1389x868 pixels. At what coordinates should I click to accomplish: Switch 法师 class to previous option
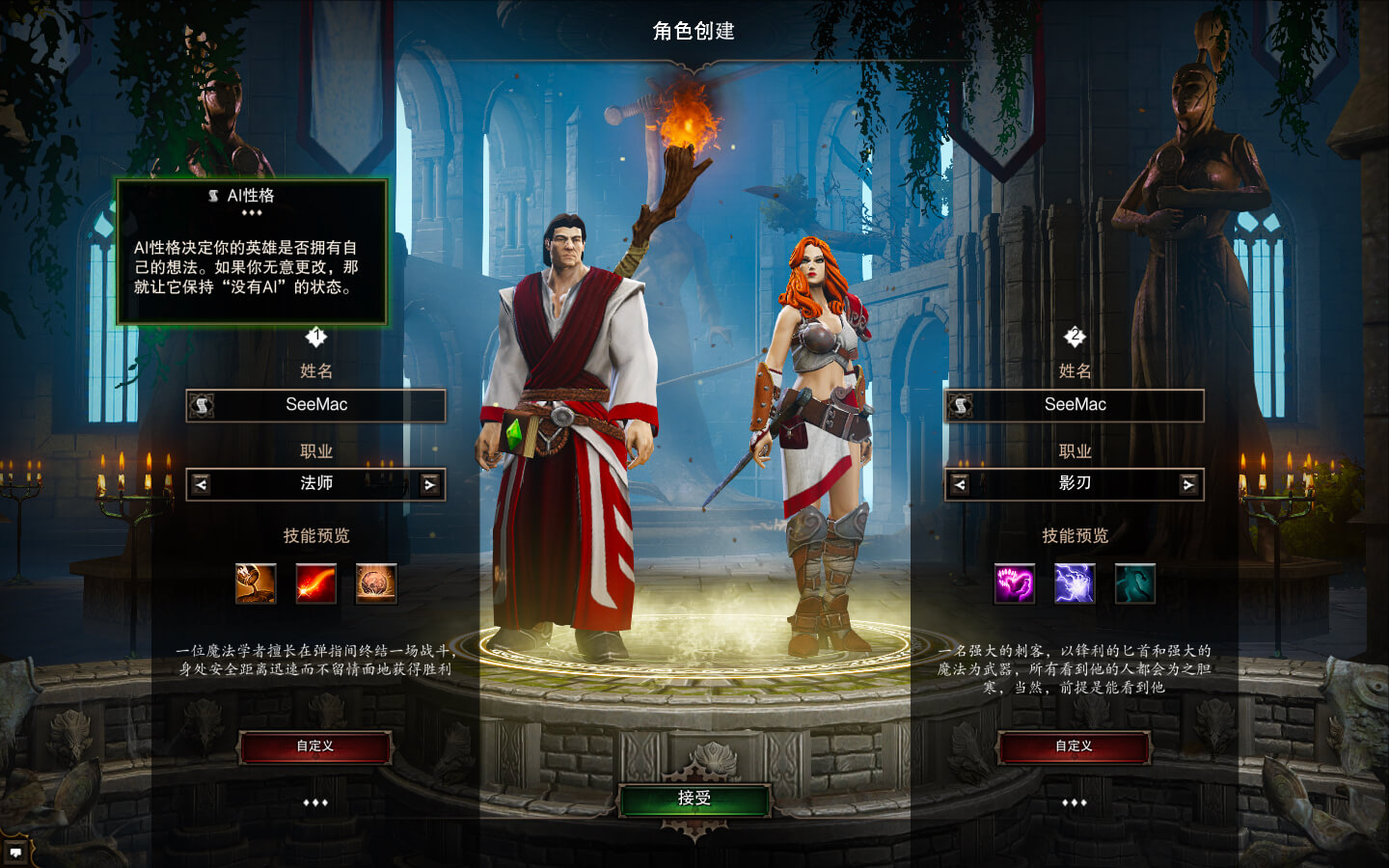click(201, 484)
